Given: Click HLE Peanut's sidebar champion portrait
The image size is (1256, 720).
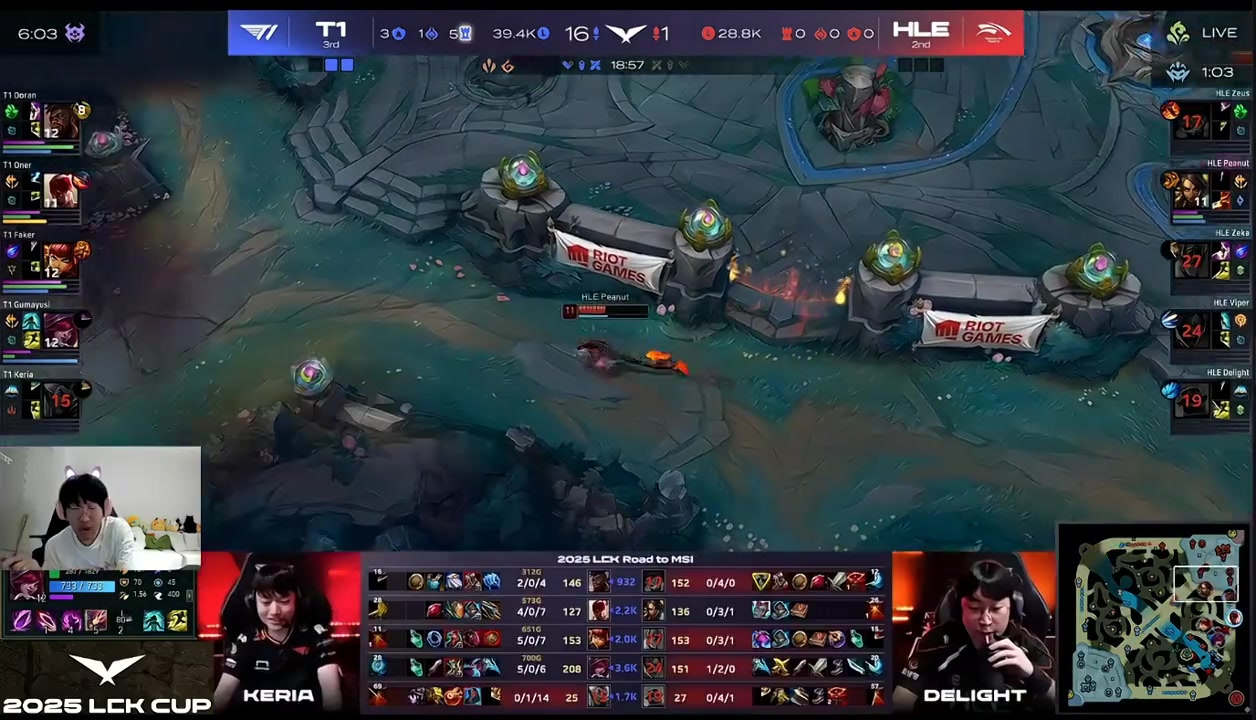Looking at the screenshot, I should pos(1192,190).
